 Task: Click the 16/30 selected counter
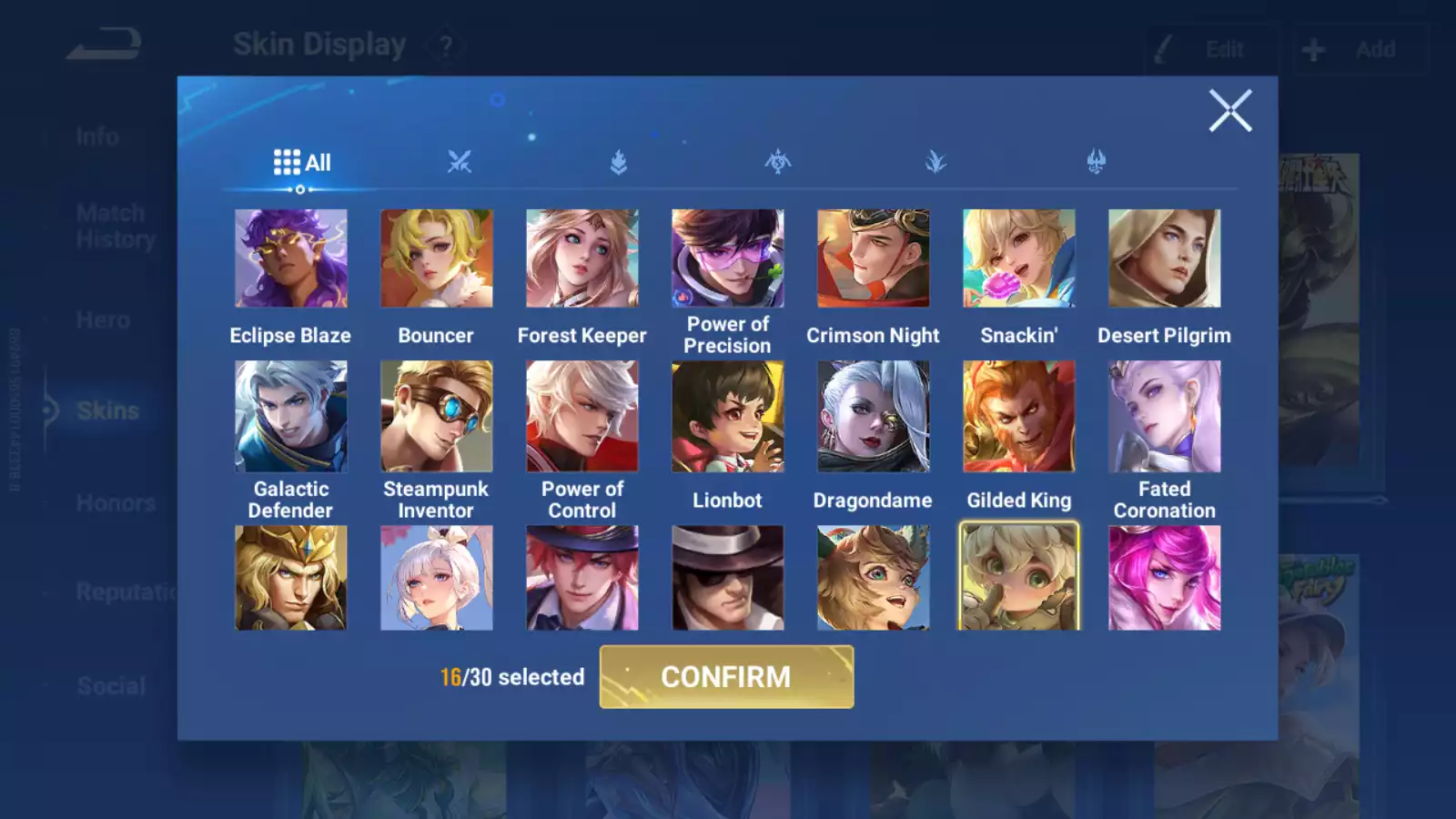[x=511, y=677]
